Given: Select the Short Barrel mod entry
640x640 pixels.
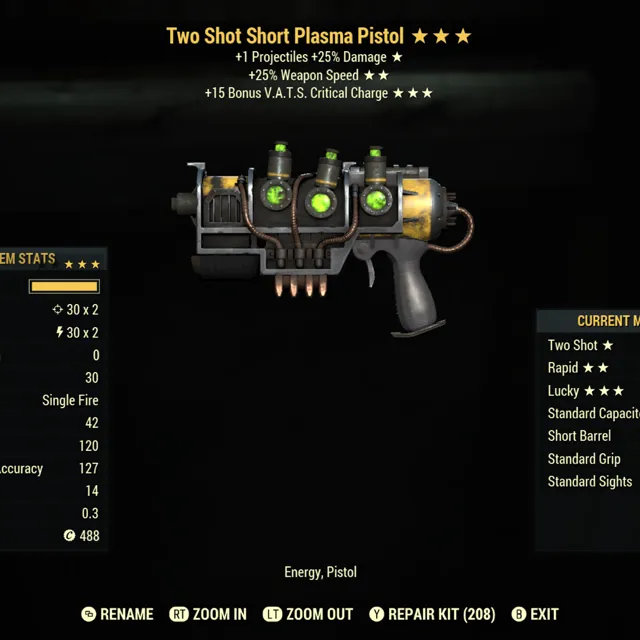Looking at the screenshot, I should (x=579, y=436).
